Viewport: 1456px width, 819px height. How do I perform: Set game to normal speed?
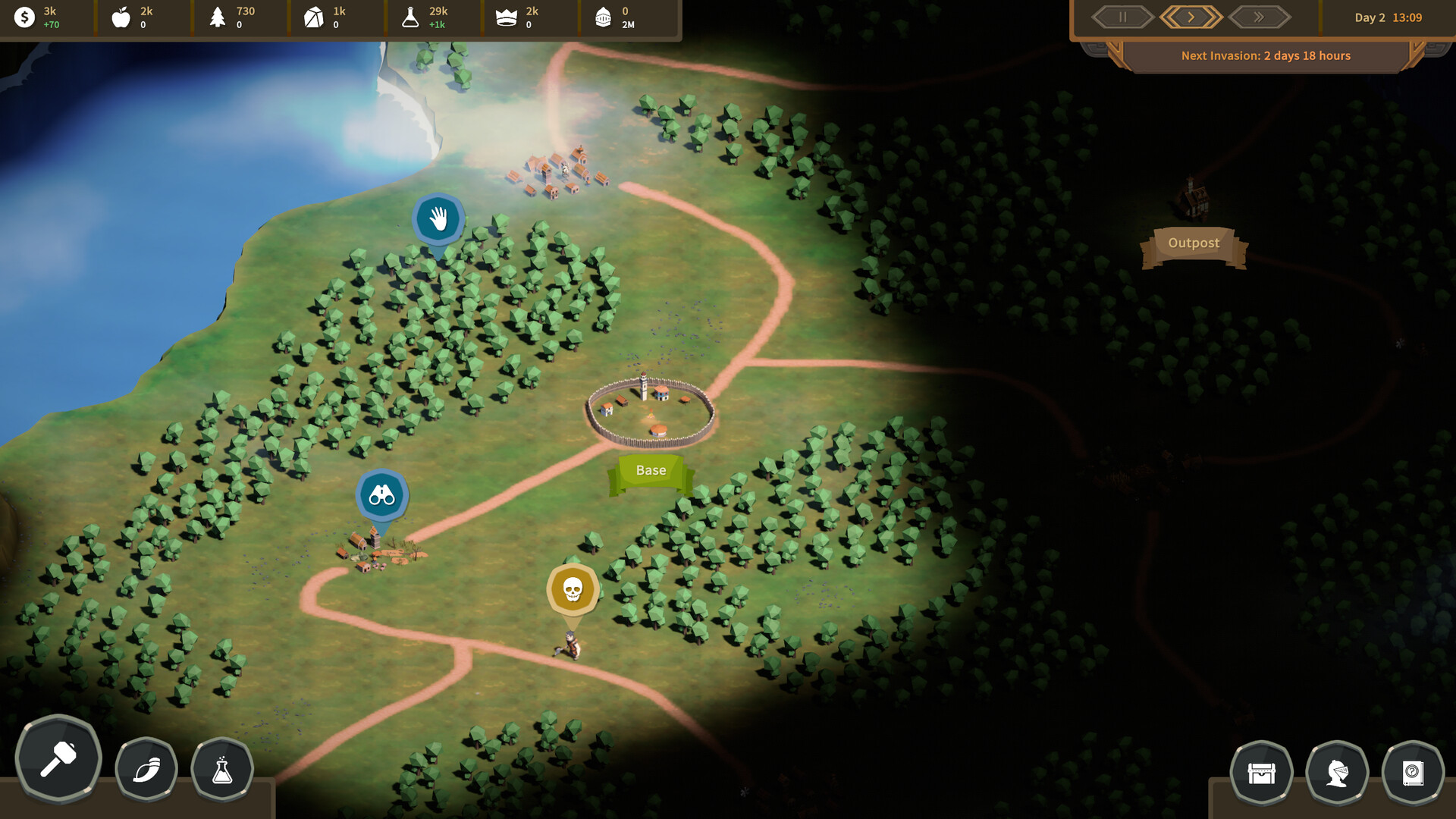pyautogui.click(x=1191, y=17)
